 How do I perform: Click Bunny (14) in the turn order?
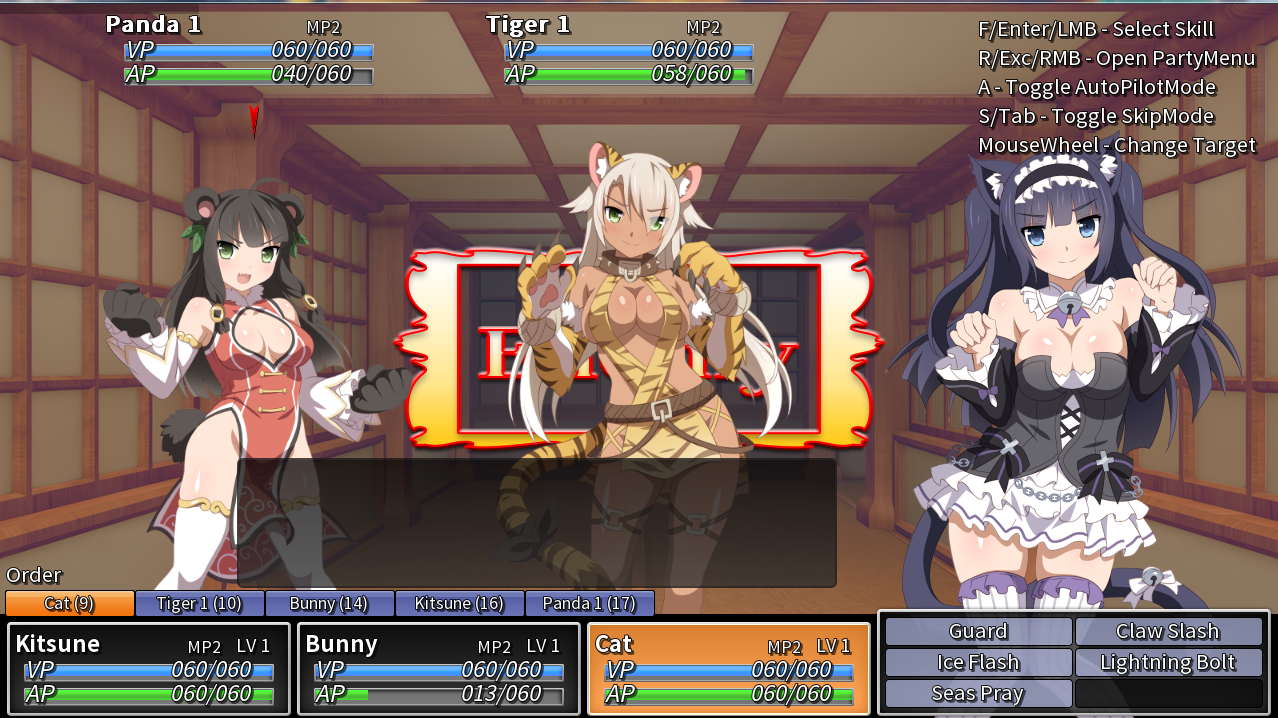(x=329, y=603)
